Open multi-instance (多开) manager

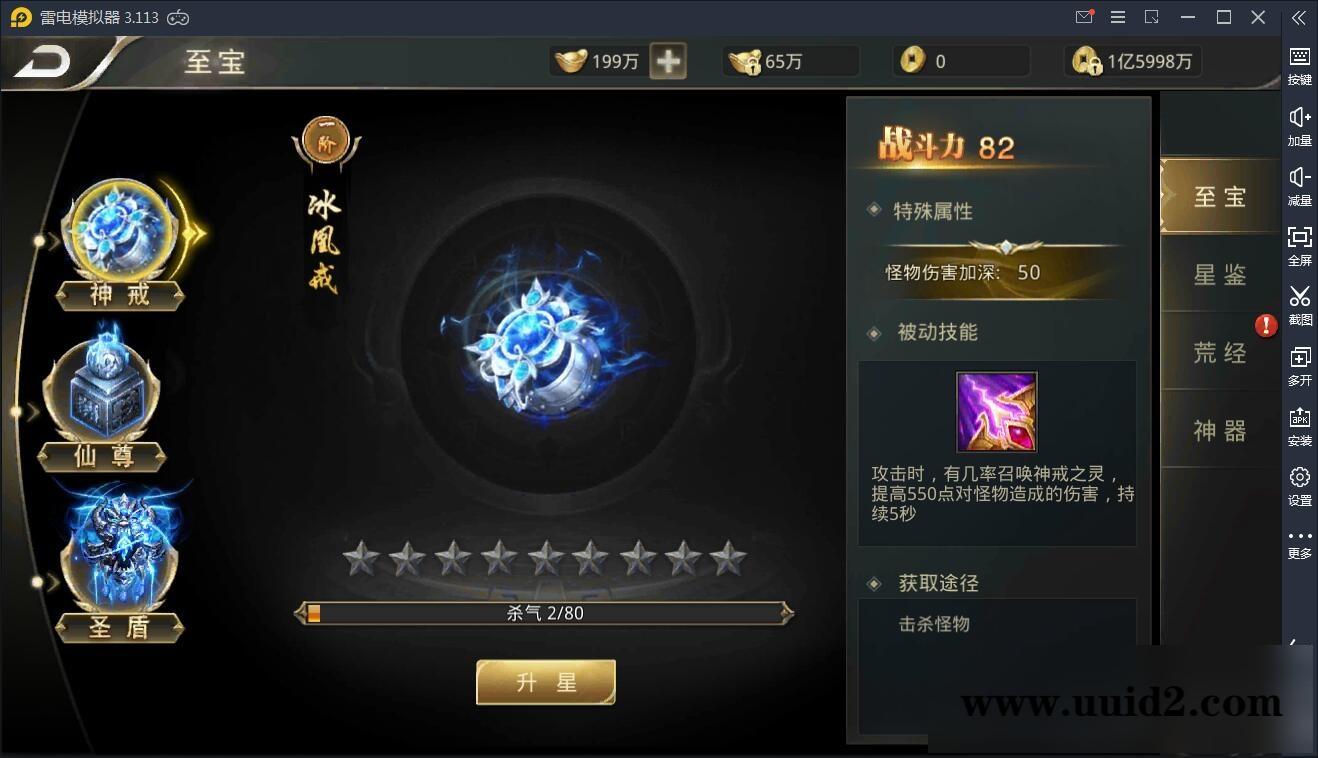click(1299, 365)
